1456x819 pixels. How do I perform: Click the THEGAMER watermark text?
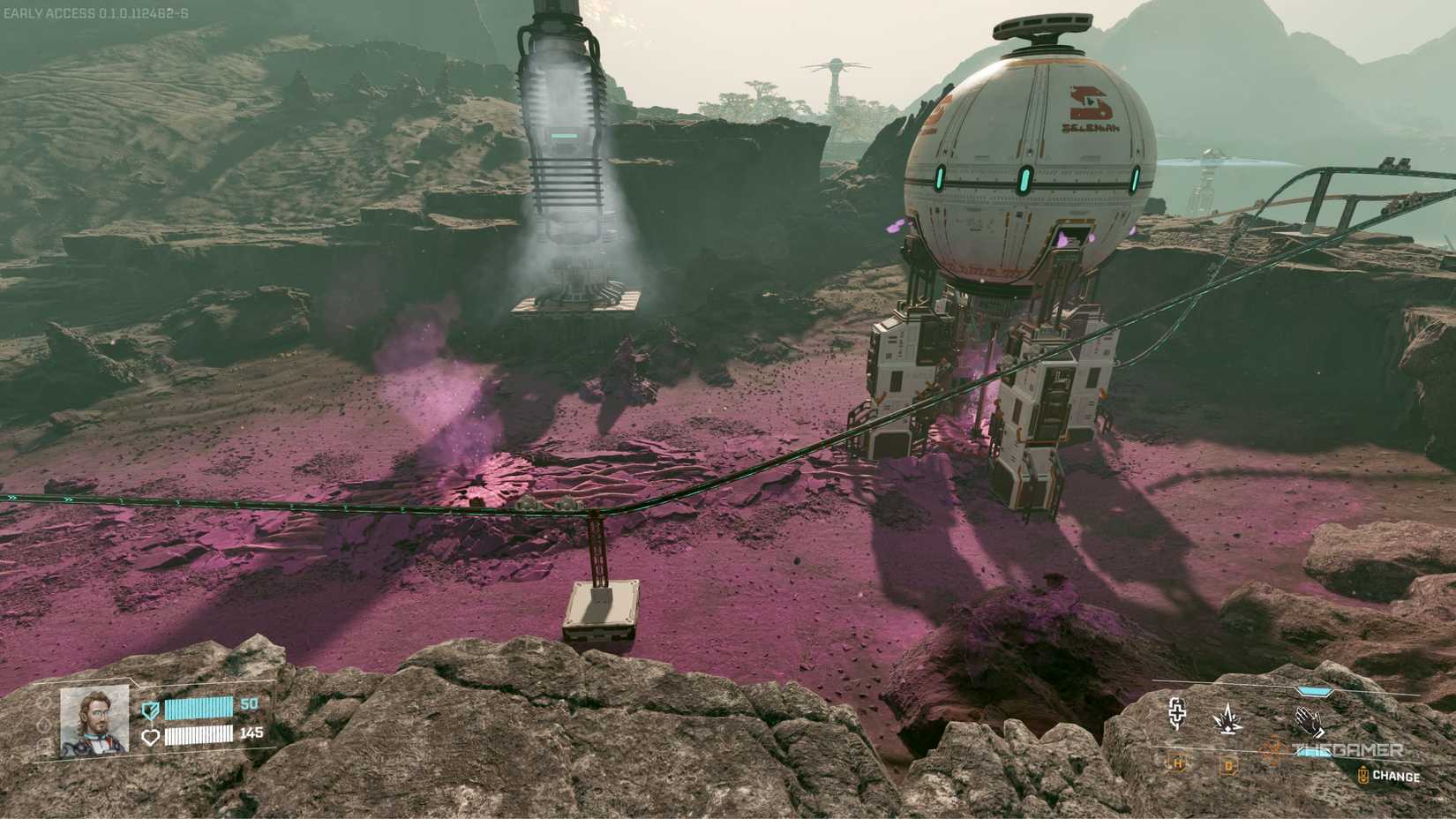[x=1347, y=748]
